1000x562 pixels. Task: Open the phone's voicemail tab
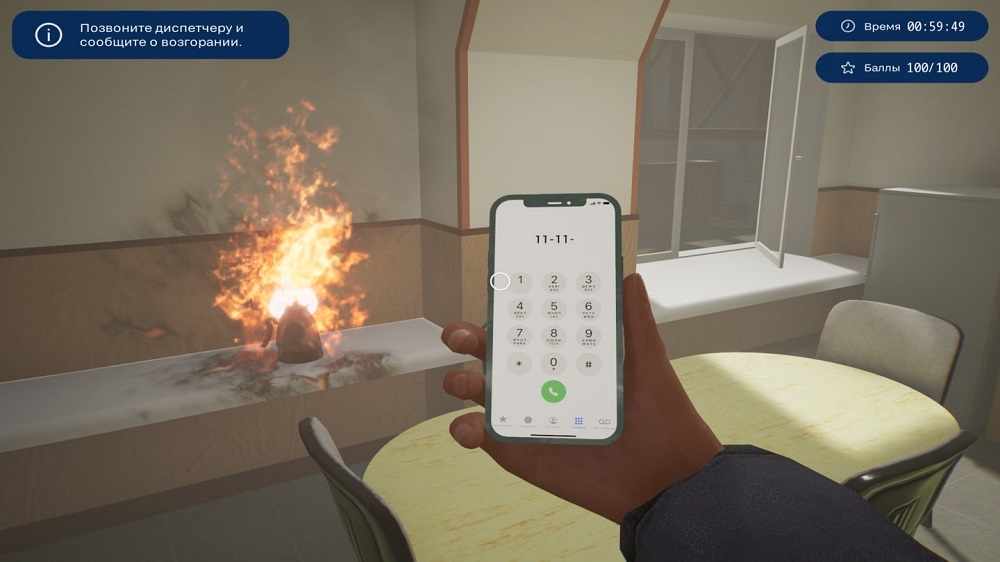(x=603, y=421)
